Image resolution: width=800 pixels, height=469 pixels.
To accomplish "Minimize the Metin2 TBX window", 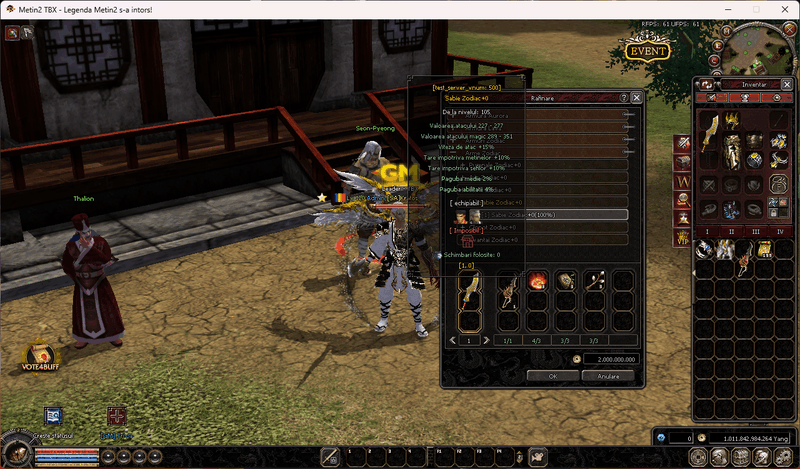I will click(x=725, y=8).
